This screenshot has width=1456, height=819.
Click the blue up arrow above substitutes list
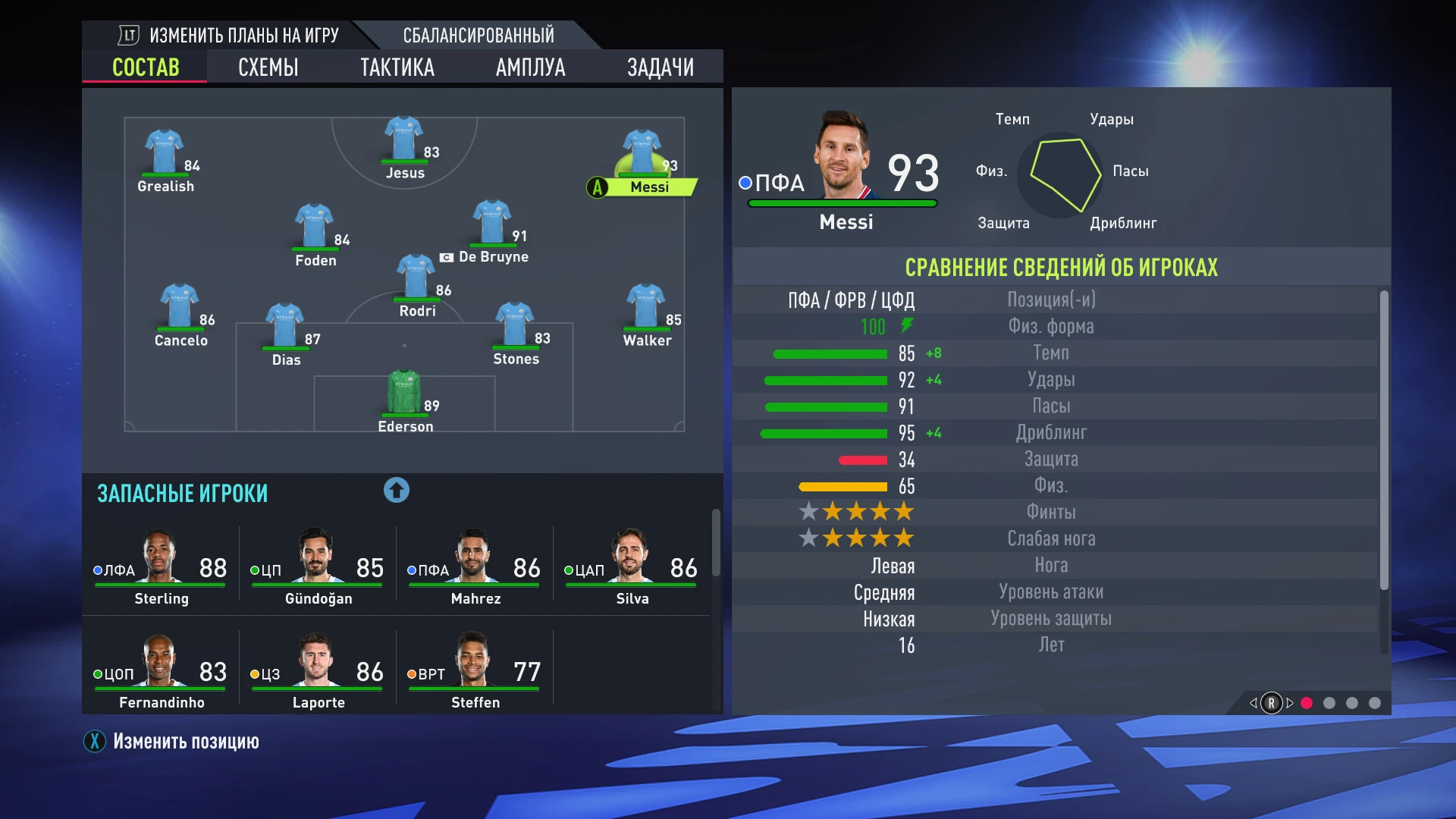(394, 491)
